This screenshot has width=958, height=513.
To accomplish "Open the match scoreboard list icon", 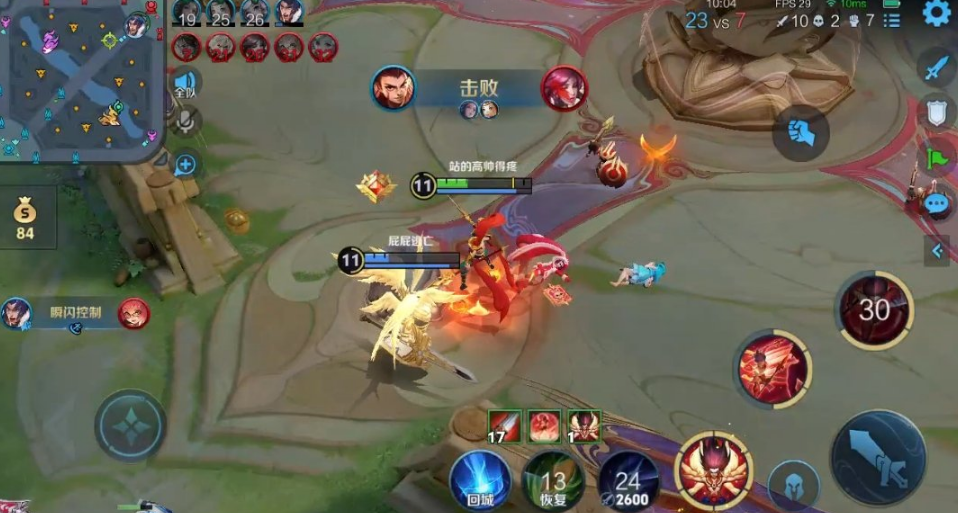I will click(x=892, y=20).
